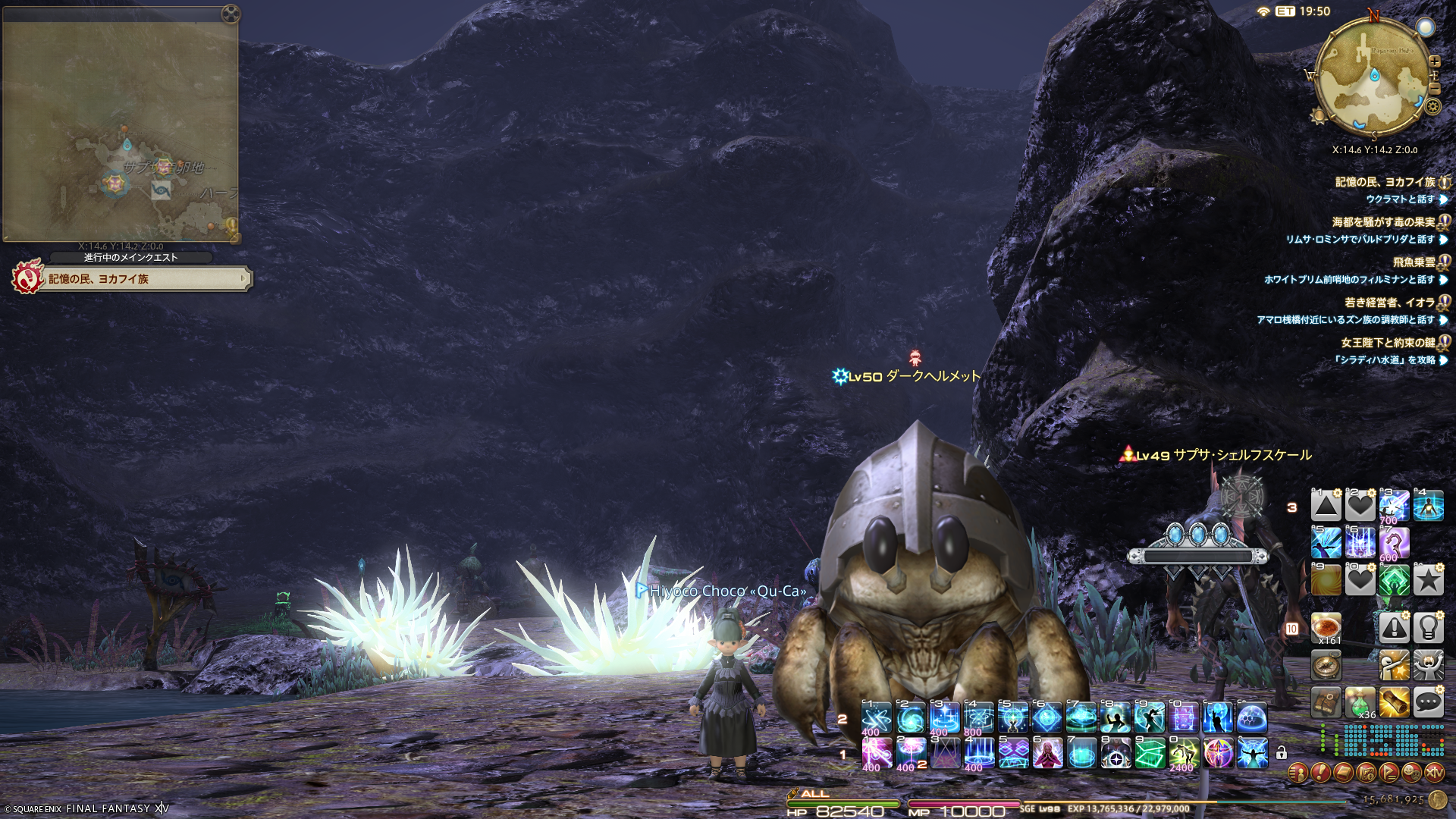Click the speech bubble macro icon
1456x819 pixels.
tap(1428, 703)
